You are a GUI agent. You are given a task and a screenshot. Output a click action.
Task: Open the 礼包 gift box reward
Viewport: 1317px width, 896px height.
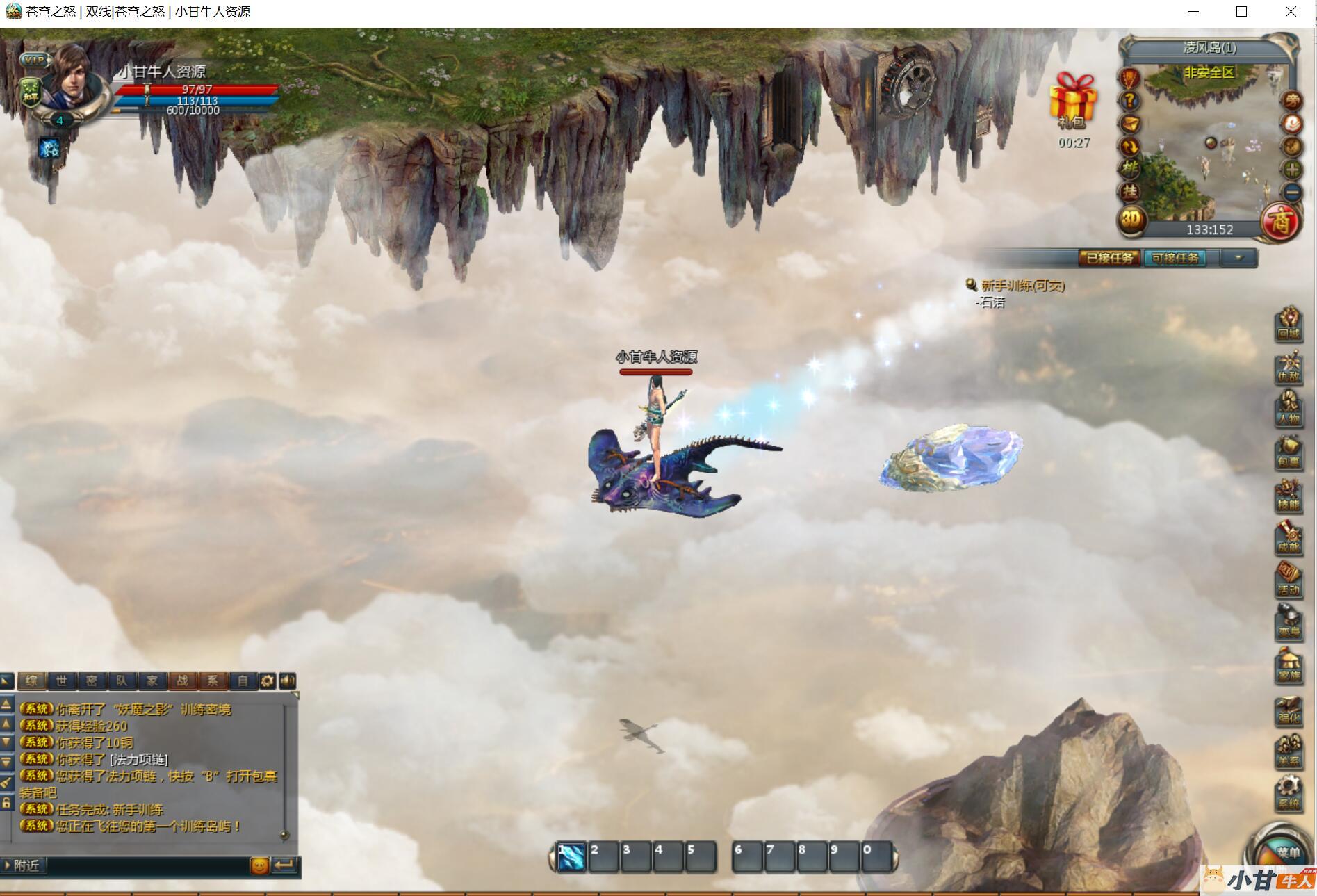1072,99
